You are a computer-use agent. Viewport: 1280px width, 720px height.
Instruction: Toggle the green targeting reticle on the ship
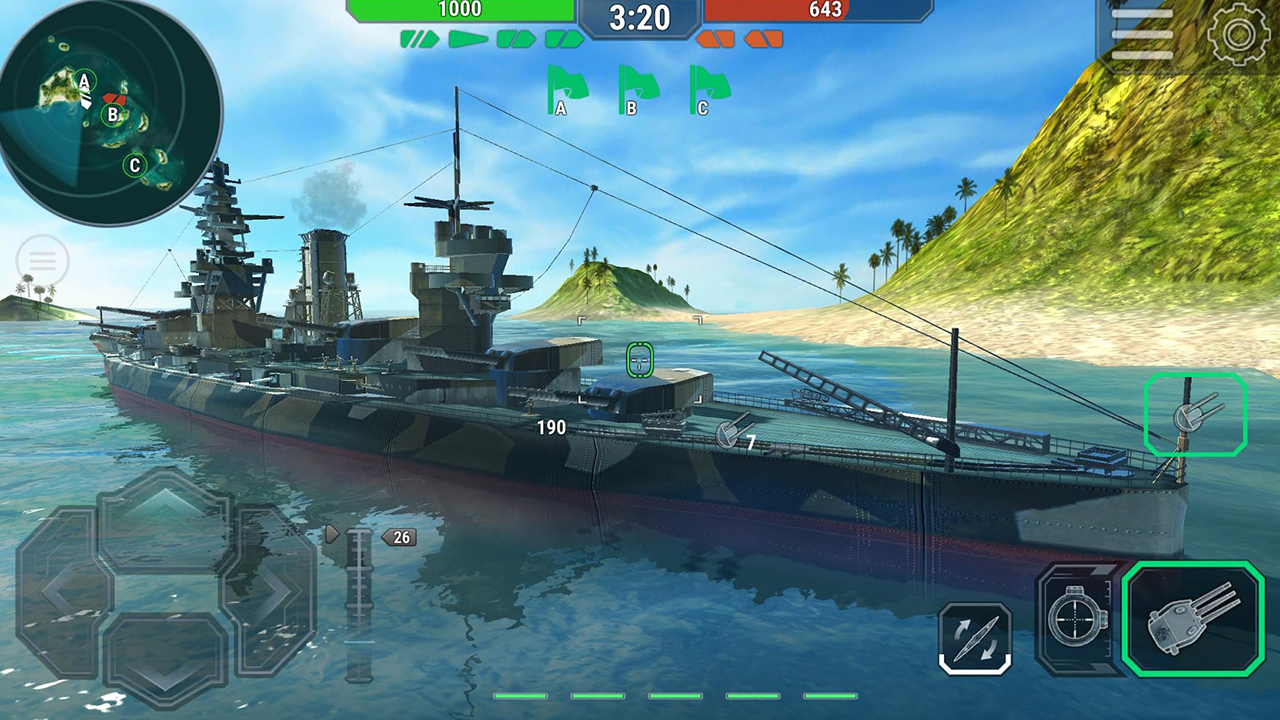640,360
